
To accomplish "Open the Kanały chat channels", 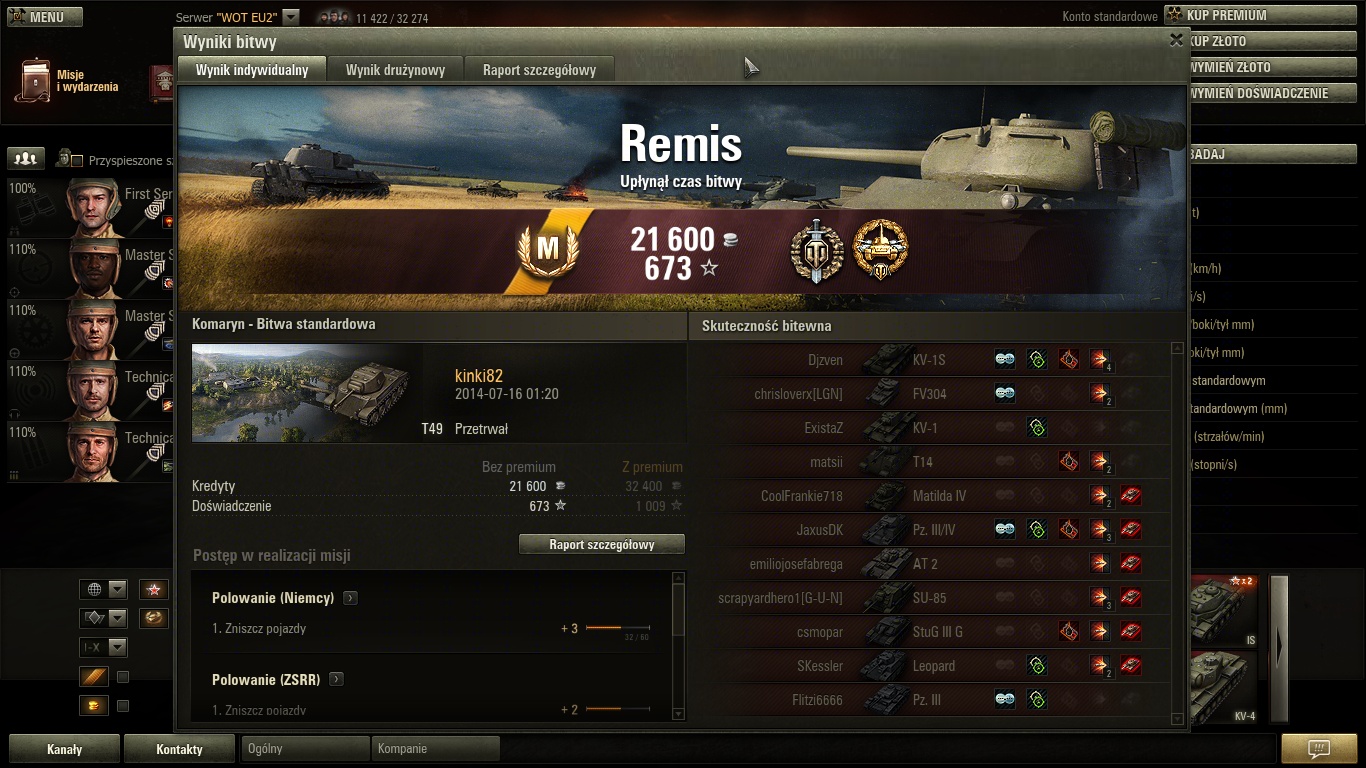I will tap(65, 749).
